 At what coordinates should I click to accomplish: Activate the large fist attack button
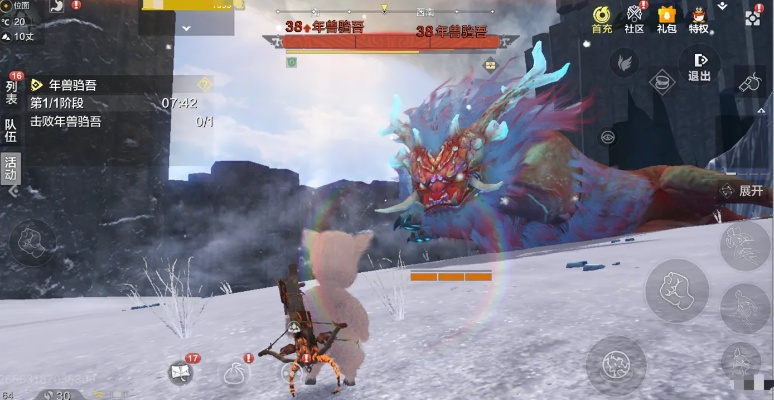point(677,290)
